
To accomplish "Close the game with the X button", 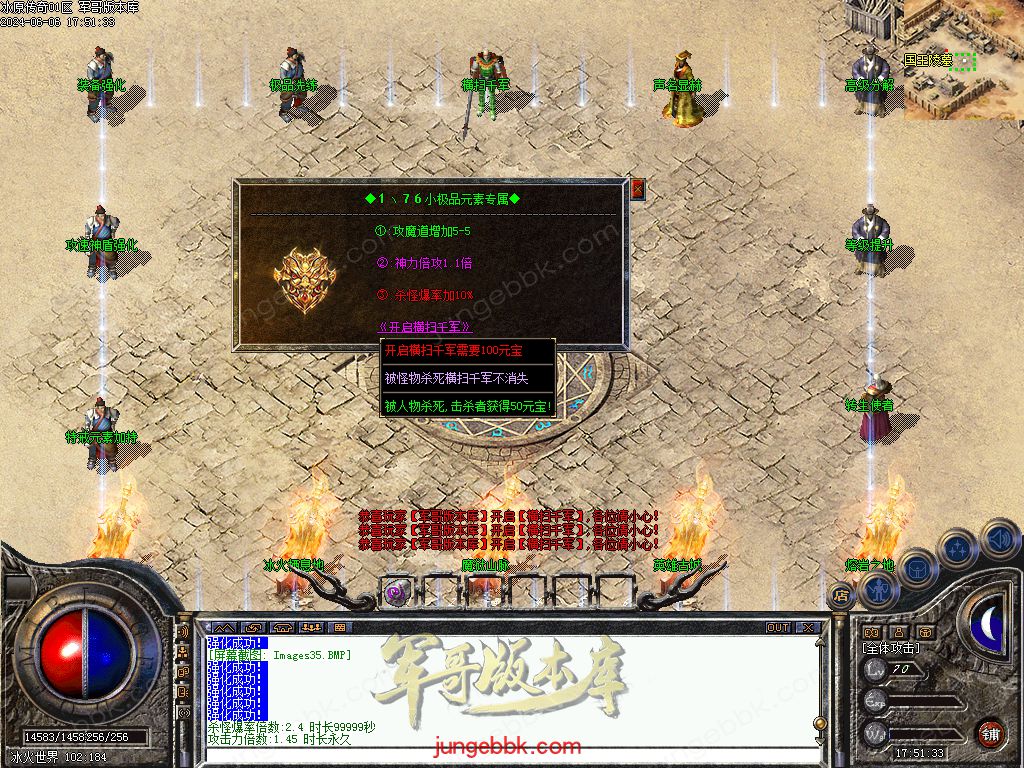I will [x=808, y=628].
